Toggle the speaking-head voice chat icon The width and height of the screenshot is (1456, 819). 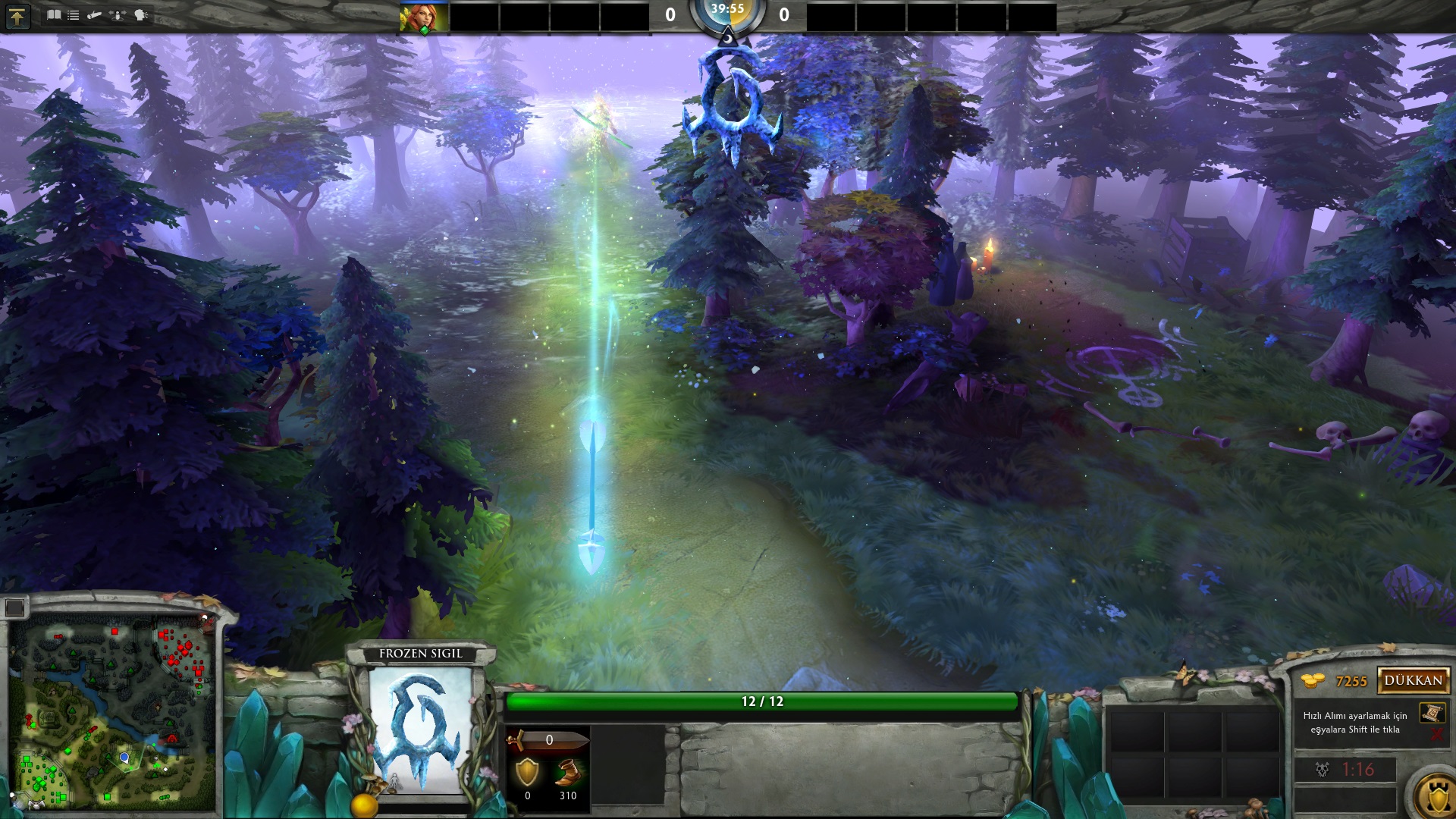coord(141,14)
